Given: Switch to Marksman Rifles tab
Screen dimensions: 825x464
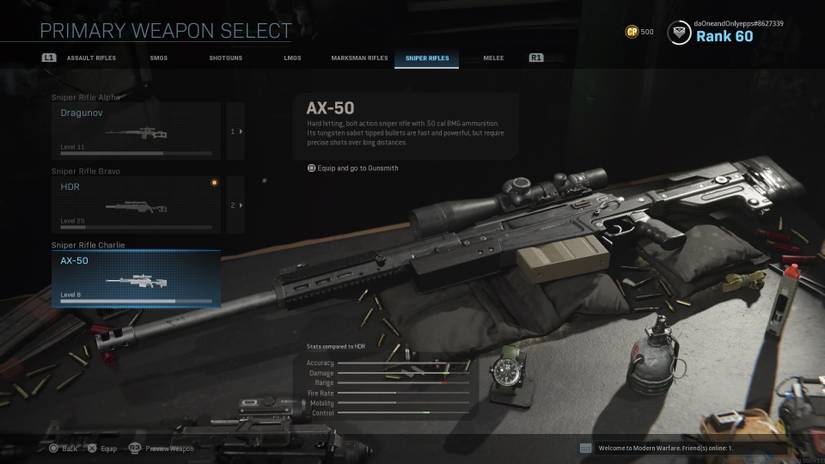Looking at the screenshot, I should 359,58.
